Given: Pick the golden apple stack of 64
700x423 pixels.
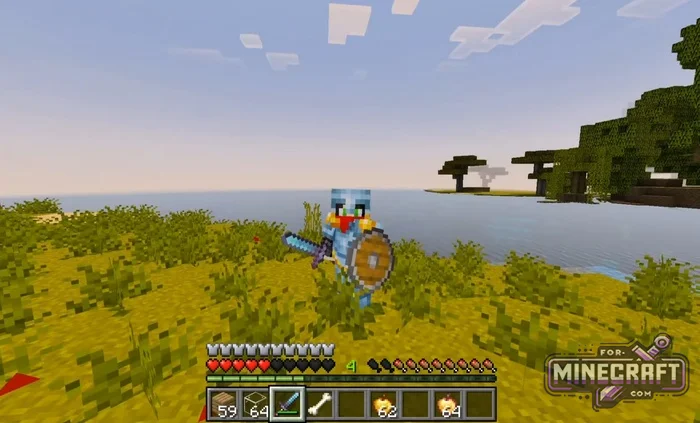Looking at the screenshot, I should (x=447, y=404).
